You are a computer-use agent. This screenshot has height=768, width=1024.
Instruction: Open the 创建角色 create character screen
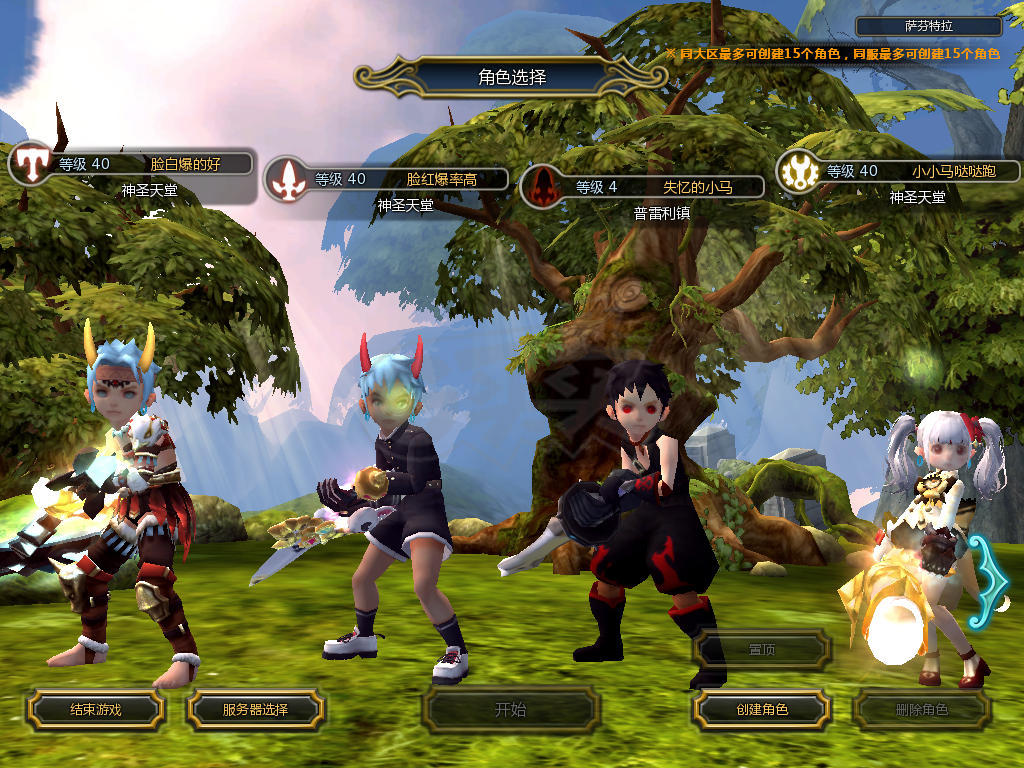761,710
